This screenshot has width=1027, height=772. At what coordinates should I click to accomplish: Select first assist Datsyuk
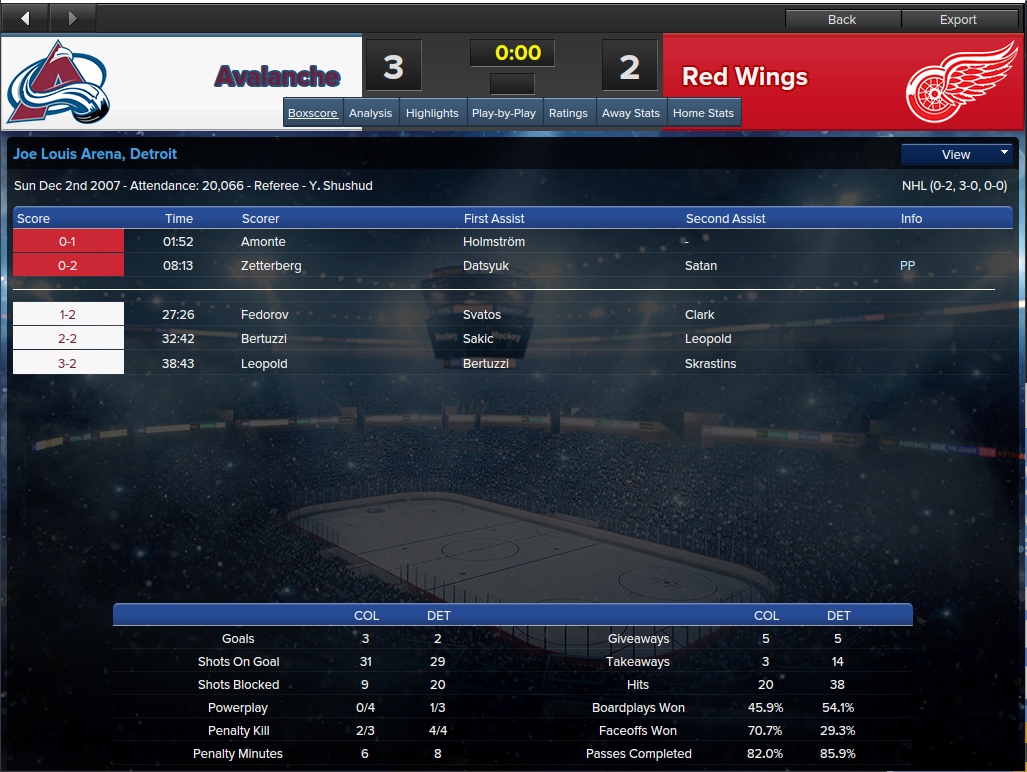pyautogui.click(x=487, y=266)
